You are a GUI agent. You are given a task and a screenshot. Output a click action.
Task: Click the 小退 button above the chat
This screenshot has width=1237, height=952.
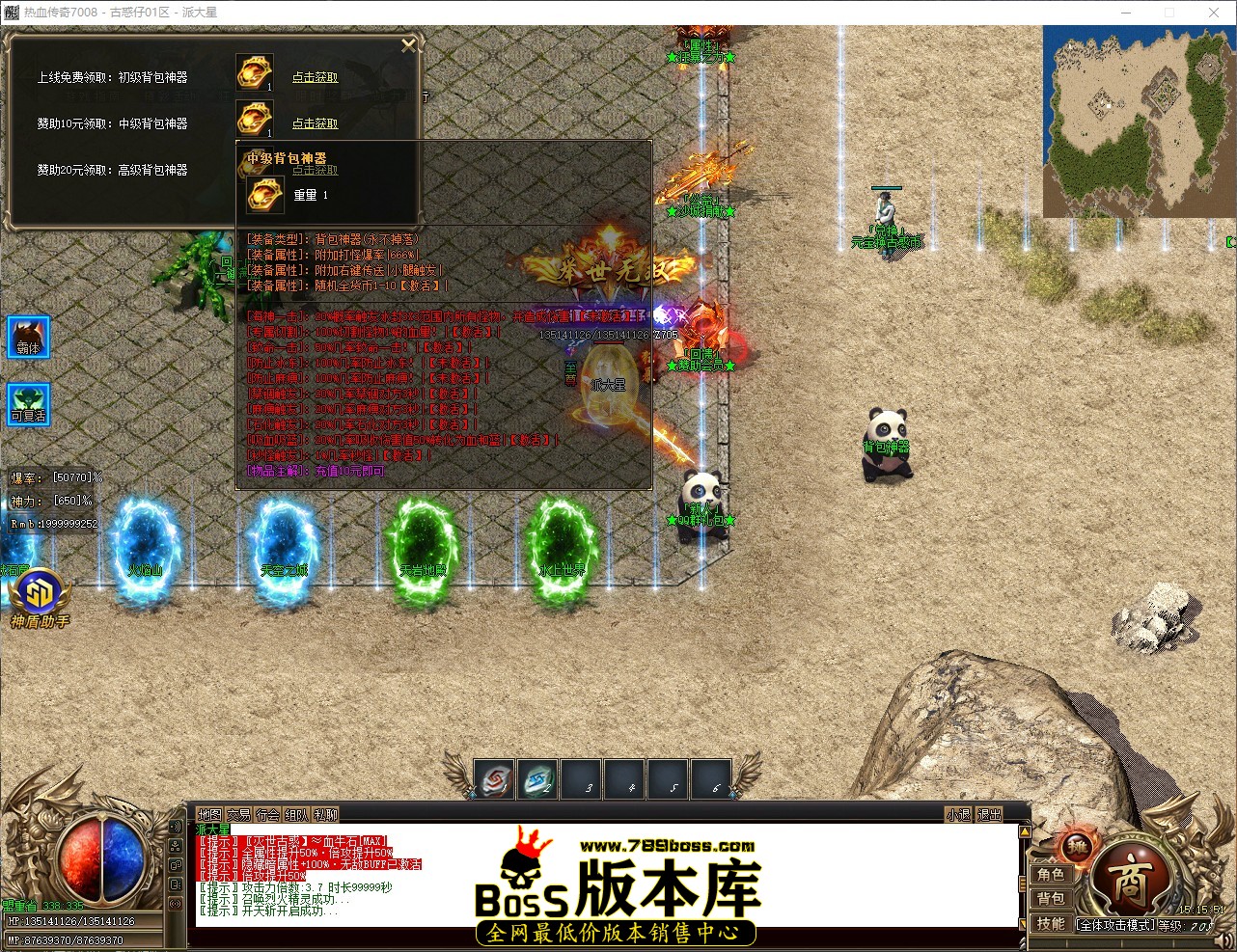point(957,814)
